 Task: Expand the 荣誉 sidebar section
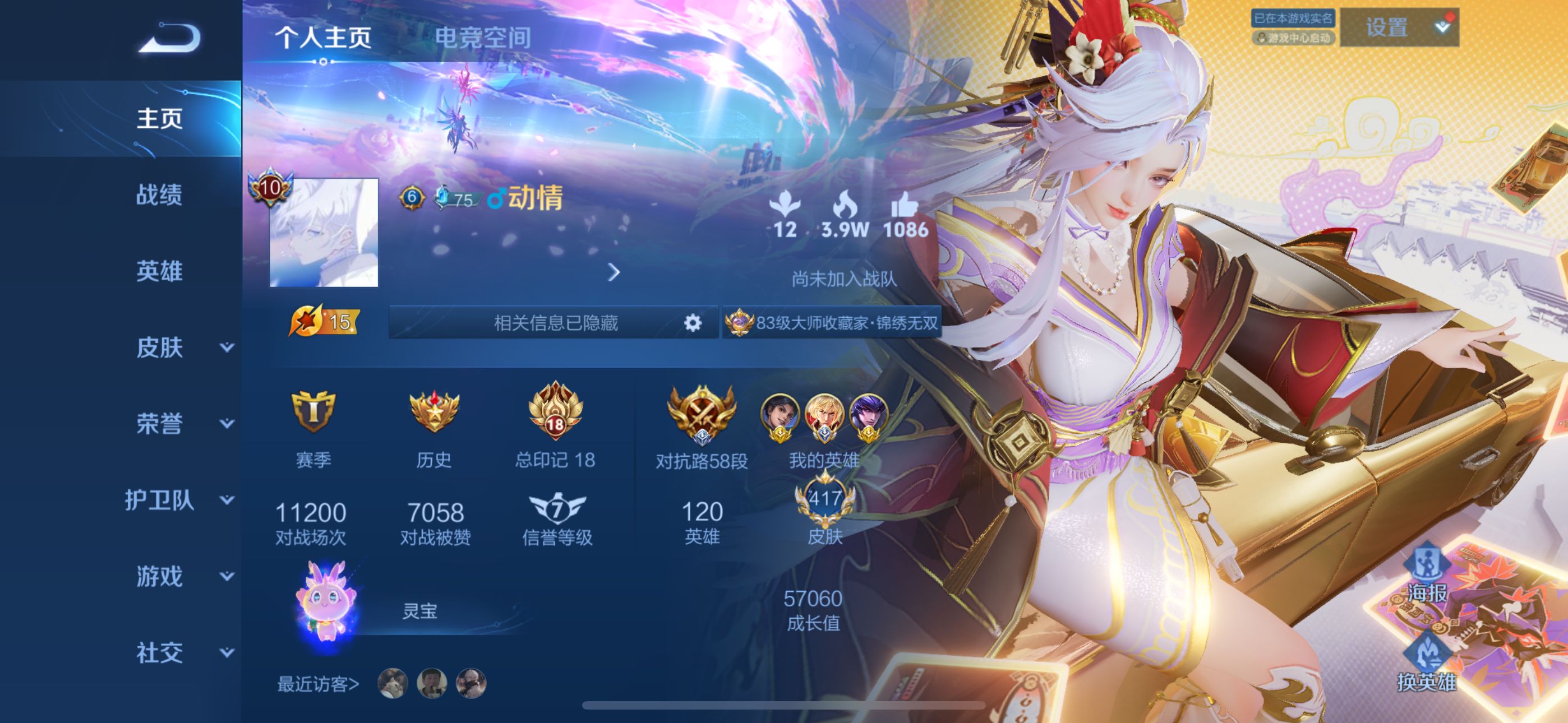[183, 424]
